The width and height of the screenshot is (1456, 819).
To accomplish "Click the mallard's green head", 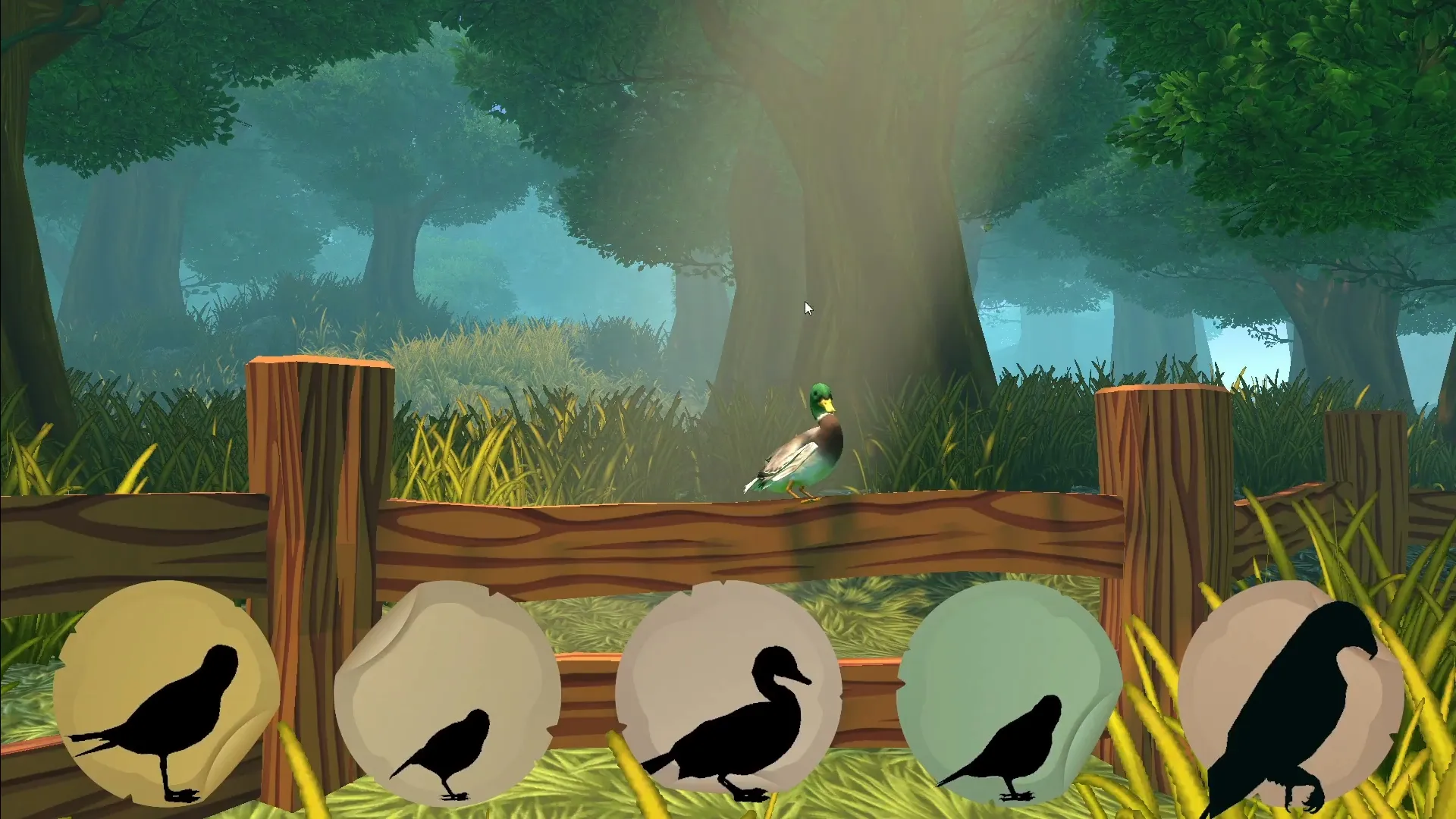I will coord(821,394).
